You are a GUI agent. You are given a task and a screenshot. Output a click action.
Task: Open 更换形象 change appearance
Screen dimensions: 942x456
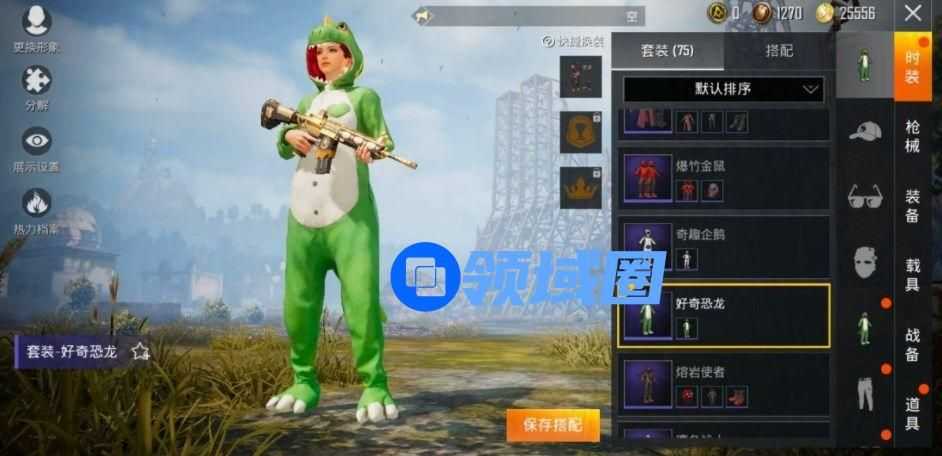click(36, 27)
